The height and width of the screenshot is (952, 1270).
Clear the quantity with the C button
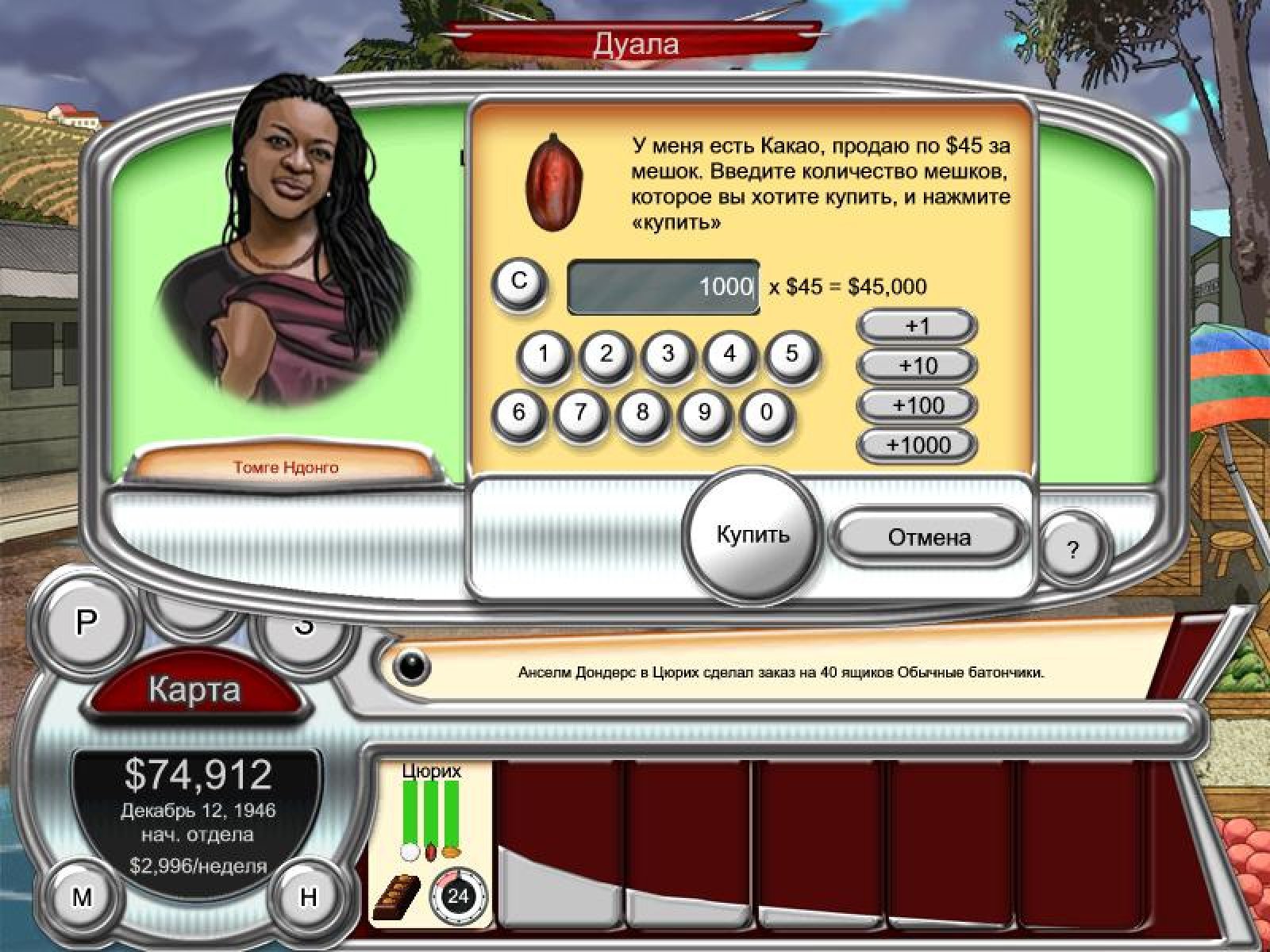pos(519,281)
